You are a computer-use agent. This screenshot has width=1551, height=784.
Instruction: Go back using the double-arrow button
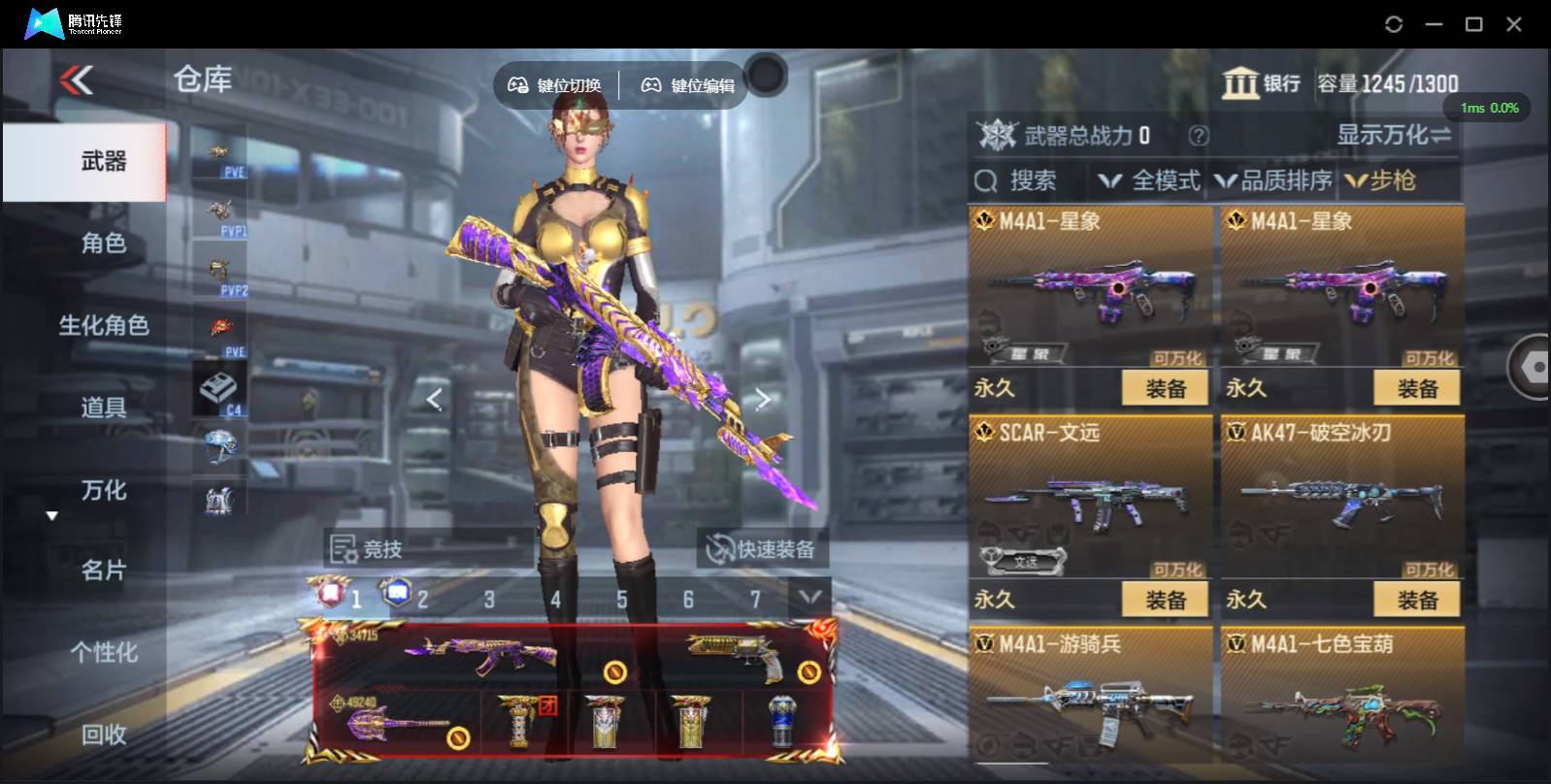[x=77, y=80]
